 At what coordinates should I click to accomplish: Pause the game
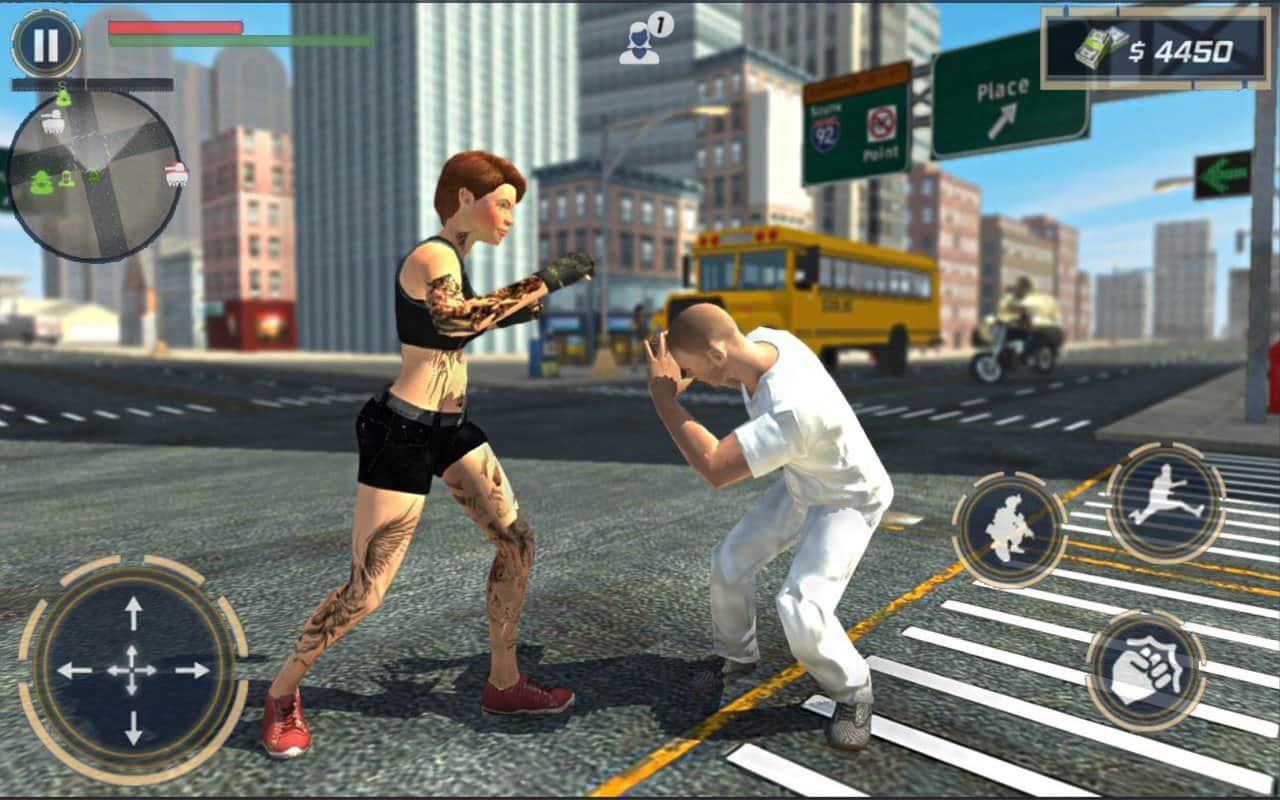pyautogui.click(x=46, y=44)
